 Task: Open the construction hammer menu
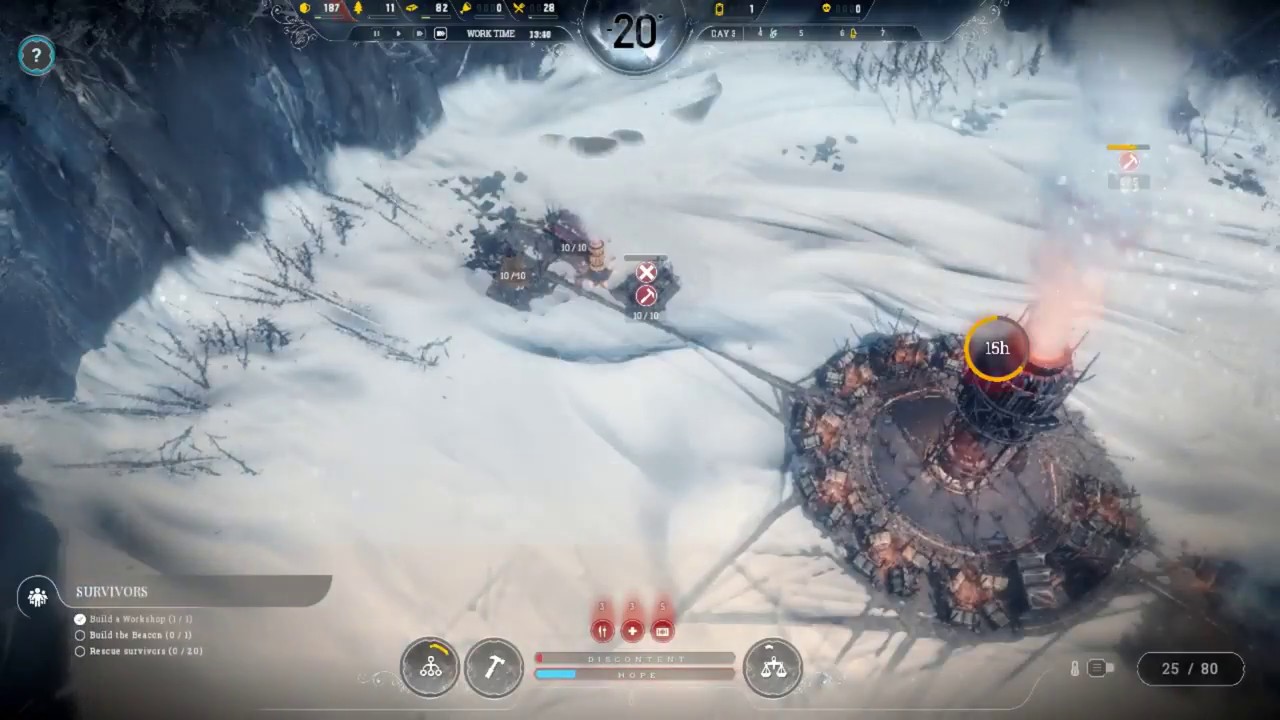(494, 667)
